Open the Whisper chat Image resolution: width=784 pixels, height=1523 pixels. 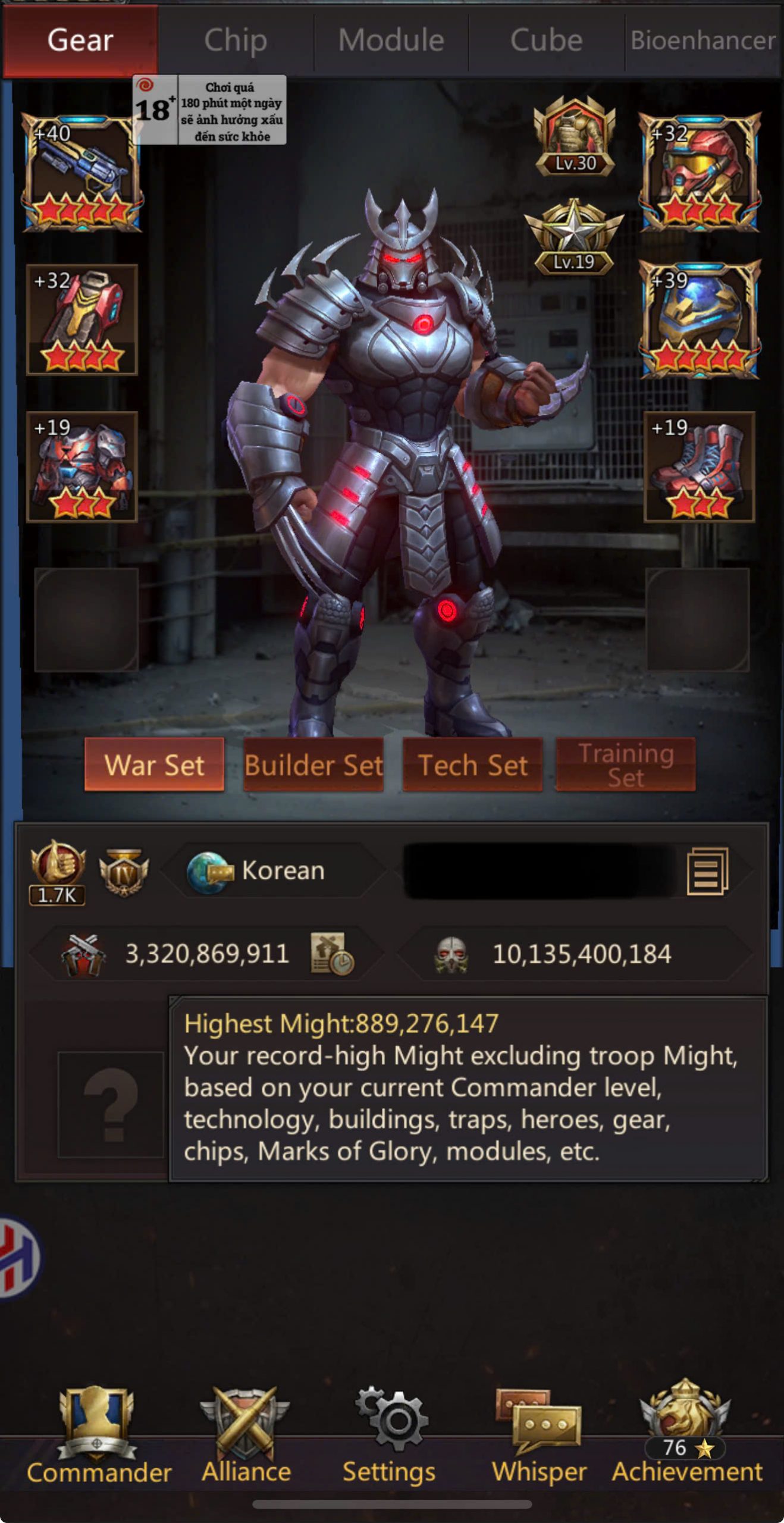coord(538,1435)
